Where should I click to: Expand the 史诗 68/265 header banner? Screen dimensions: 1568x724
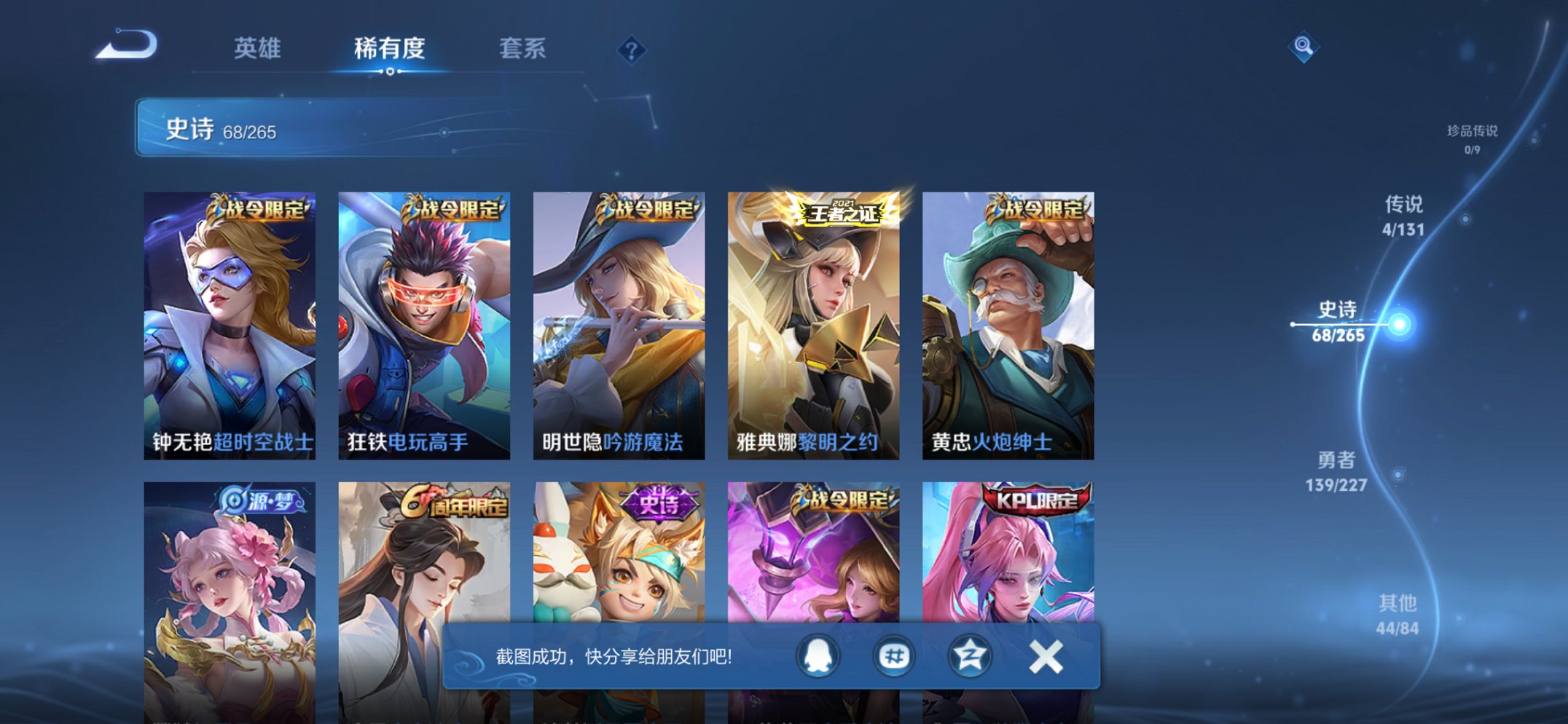306,130
